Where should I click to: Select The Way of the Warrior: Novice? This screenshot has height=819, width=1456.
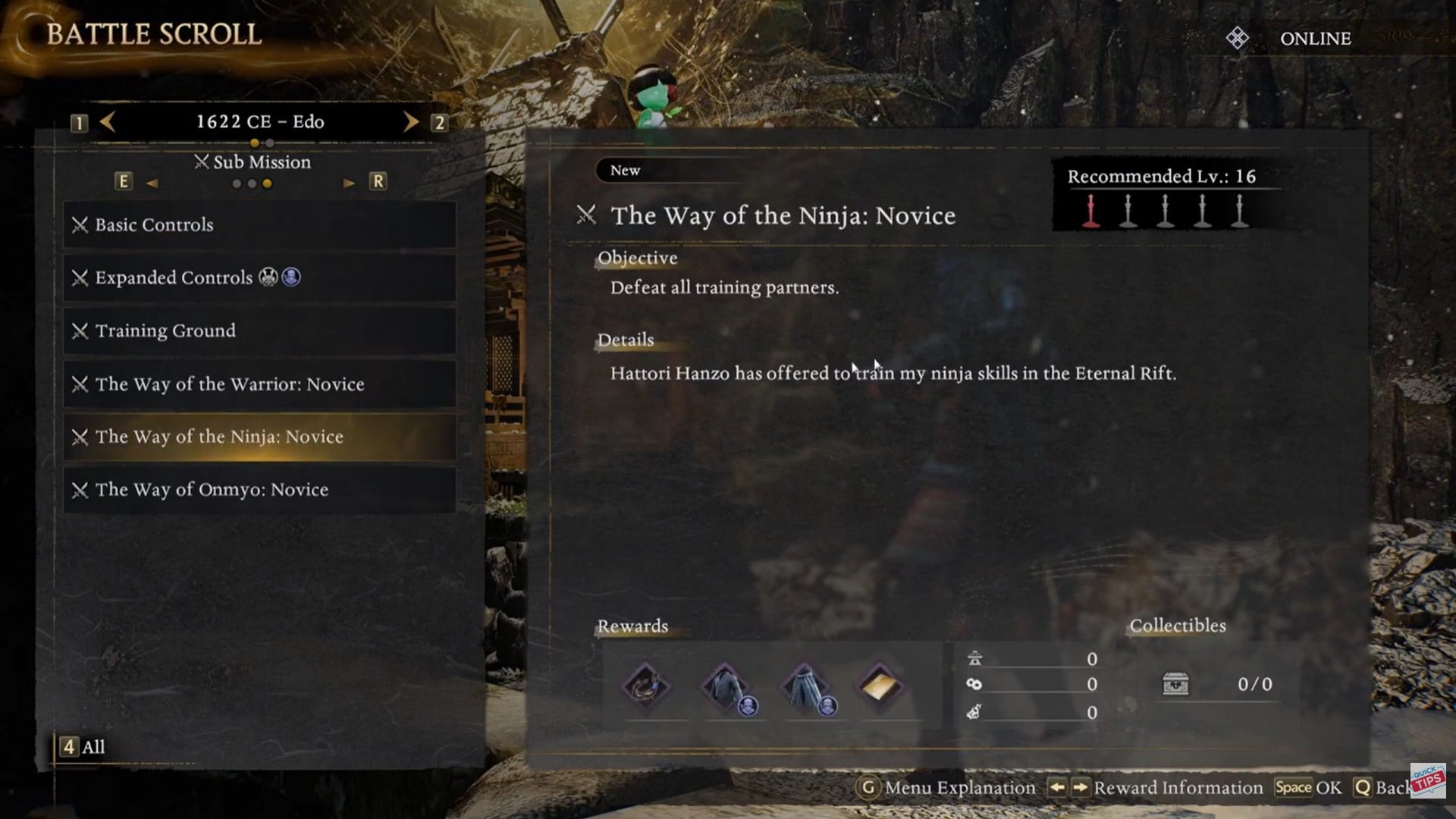(259, 384)
